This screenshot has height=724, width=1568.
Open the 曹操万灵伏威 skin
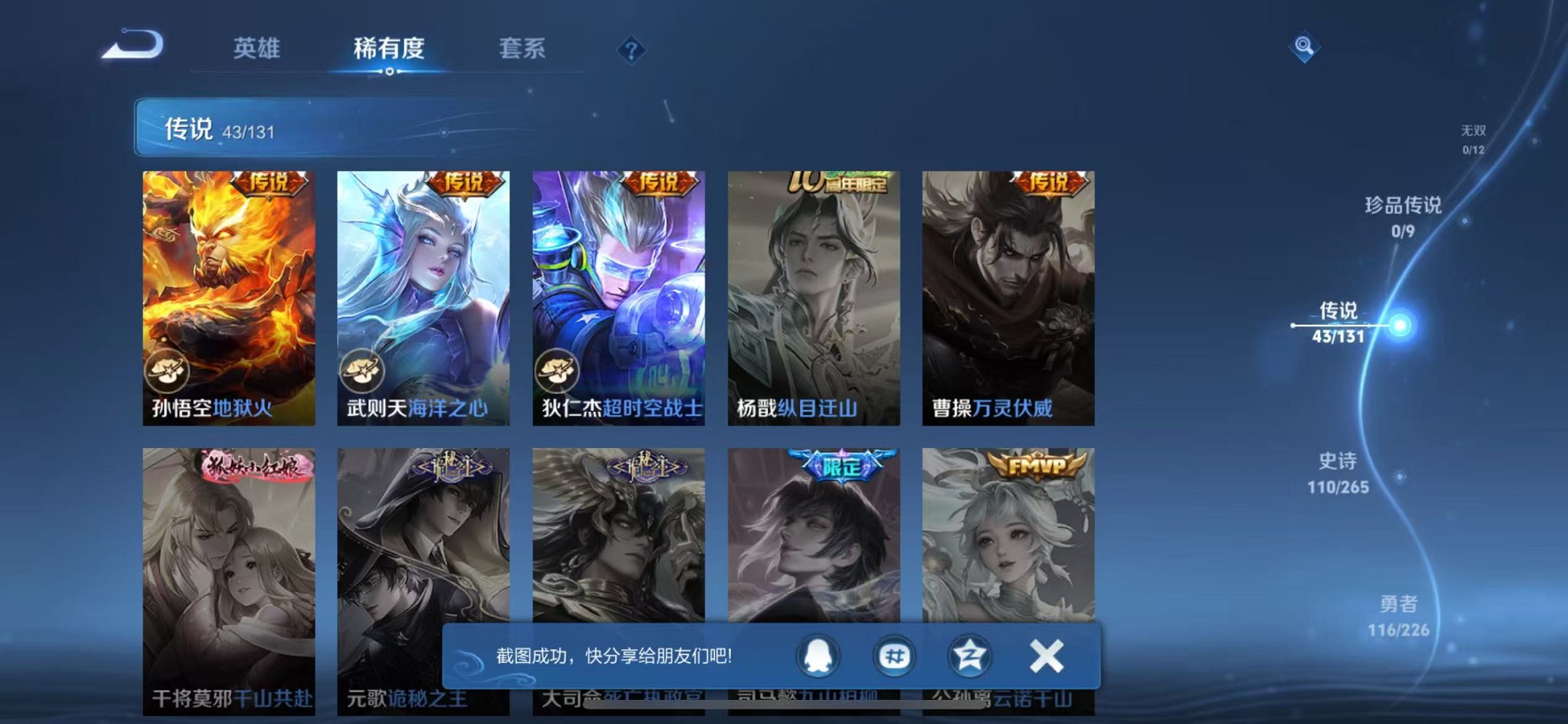pyautogui.click(x=1008, y=291)
